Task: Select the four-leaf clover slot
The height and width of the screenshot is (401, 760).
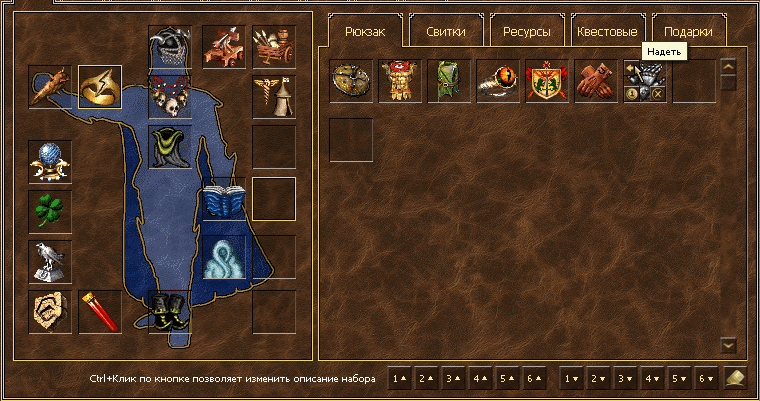Action: tap(50, 211)
